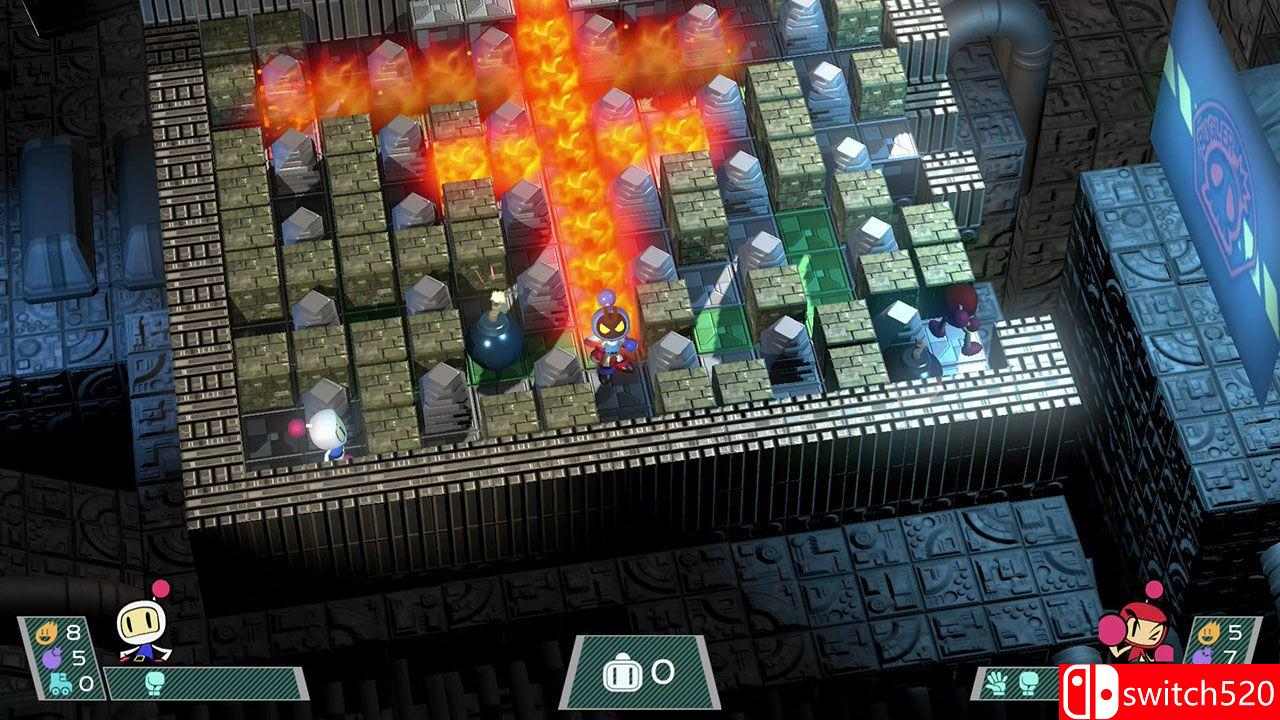Select the kick/skate icon showing zero on left HUD

coord(60,682)
